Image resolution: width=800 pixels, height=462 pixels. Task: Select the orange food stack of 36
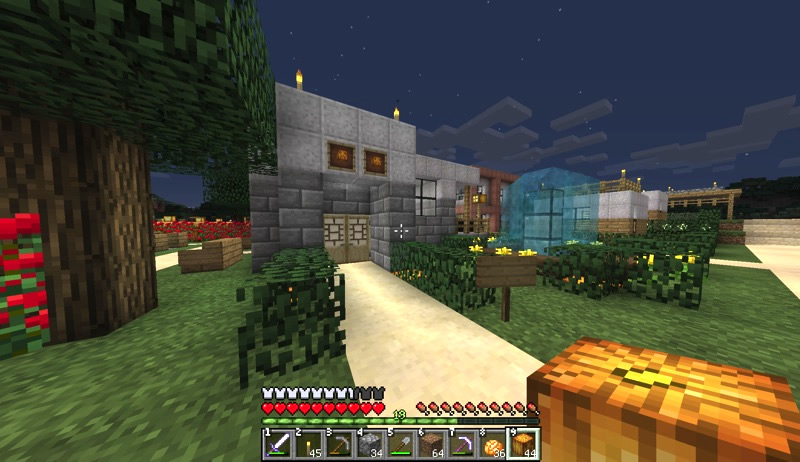(x=493, y=443)
